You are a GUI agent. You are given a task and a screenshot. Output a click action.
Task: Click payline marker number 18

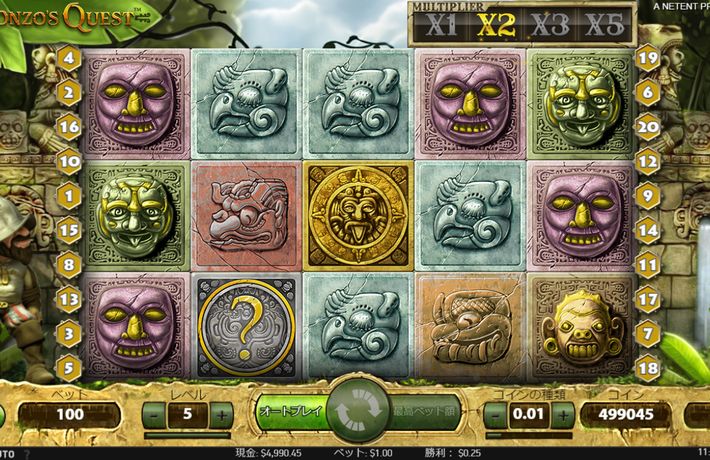pos(647,366)
